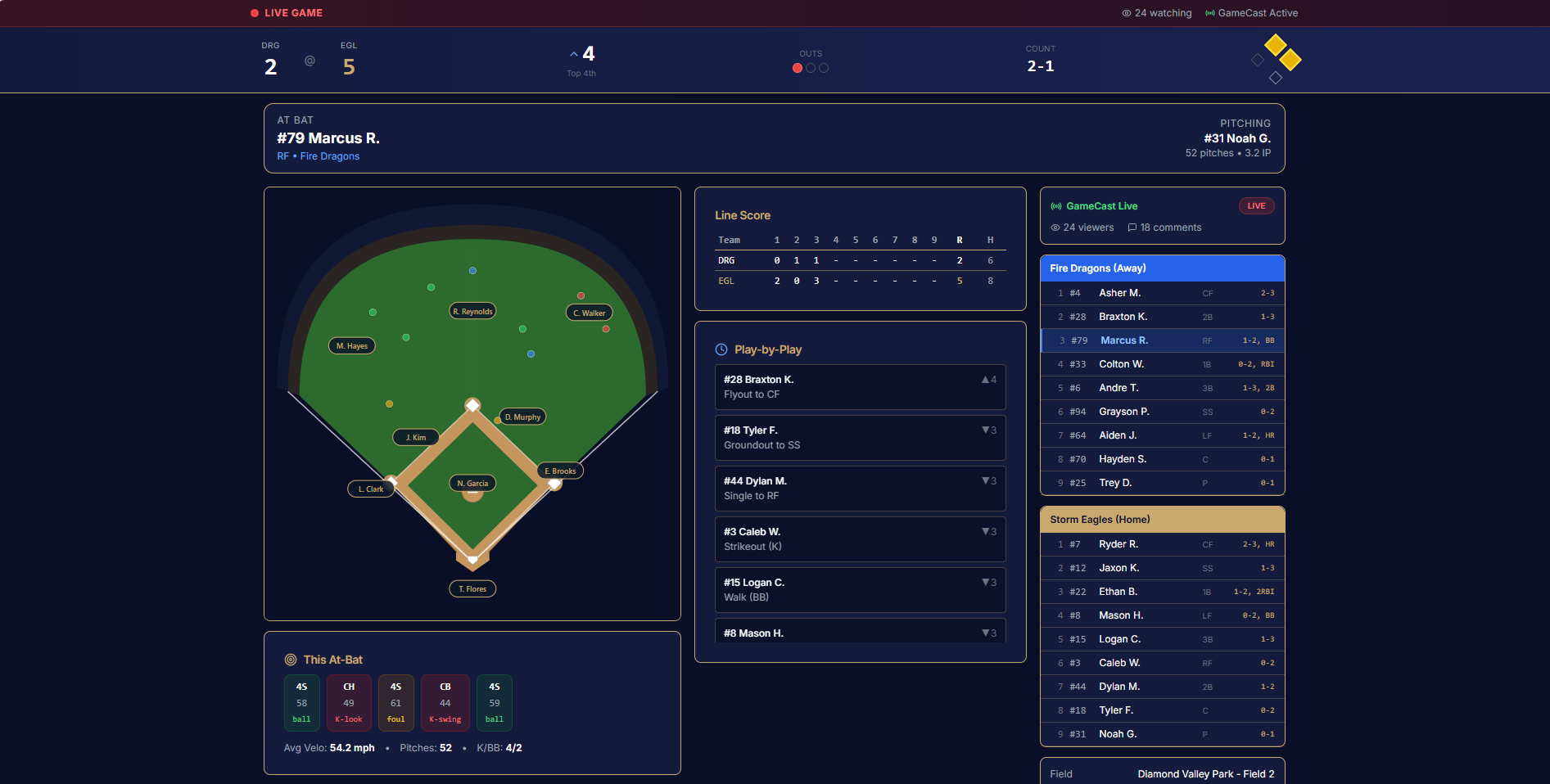Screen dimensions: 1550x784
Task: Select the red CH pitch swatch in This At-Bat
Action: (349, 702)
